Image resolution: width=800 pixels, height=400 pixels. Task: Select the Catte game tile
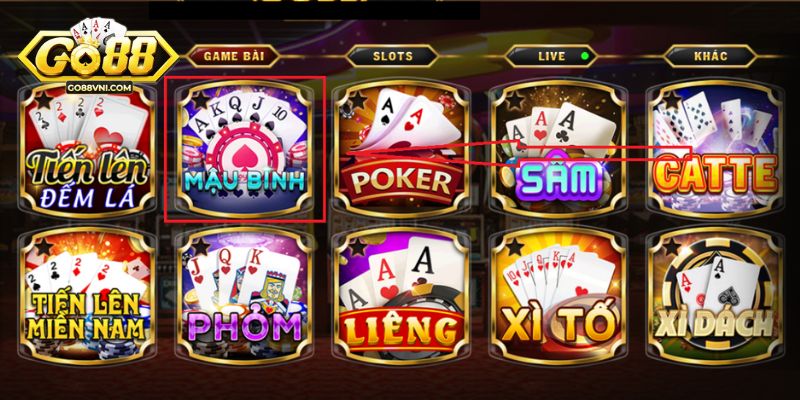(x=715, y=150)
